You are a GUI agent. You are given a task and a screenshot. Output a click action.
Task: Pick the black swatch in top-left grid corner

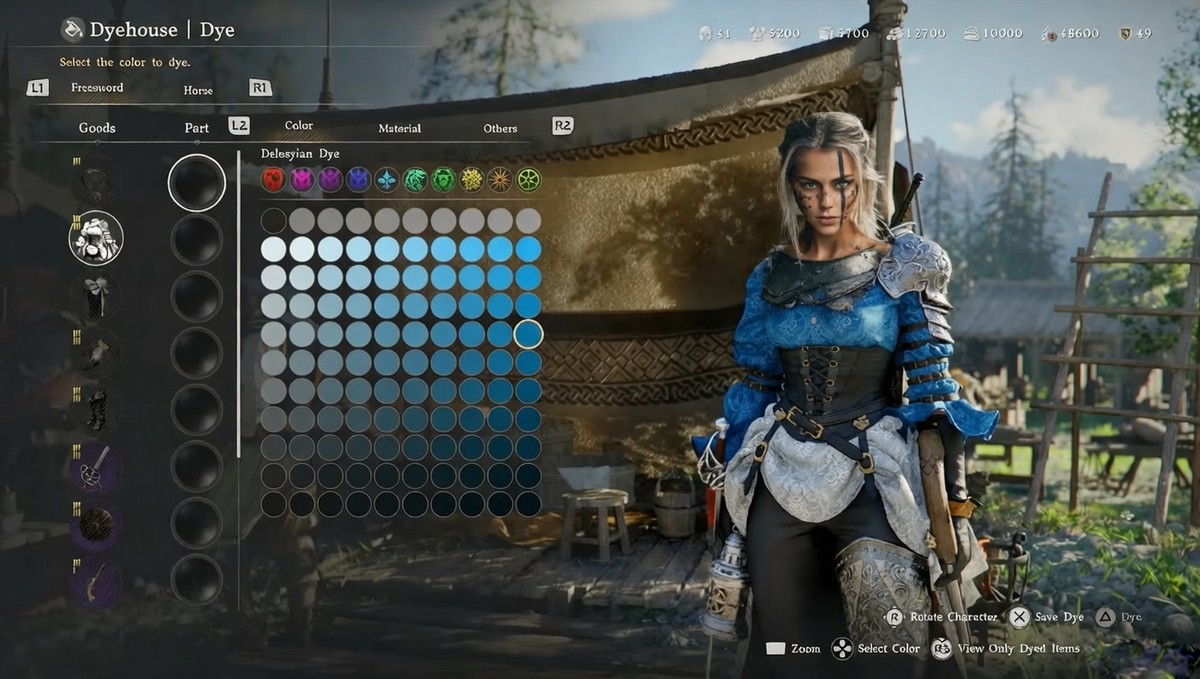coord(273,221)
